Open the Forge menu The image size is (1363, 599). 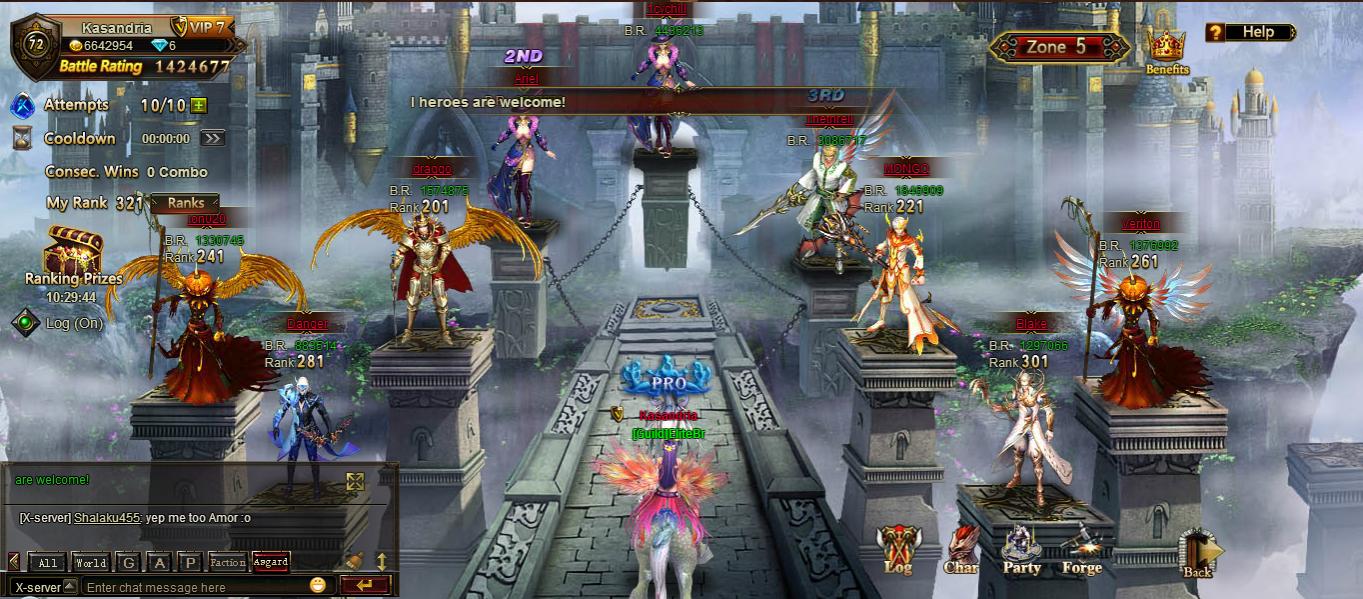coord(1081,549)
